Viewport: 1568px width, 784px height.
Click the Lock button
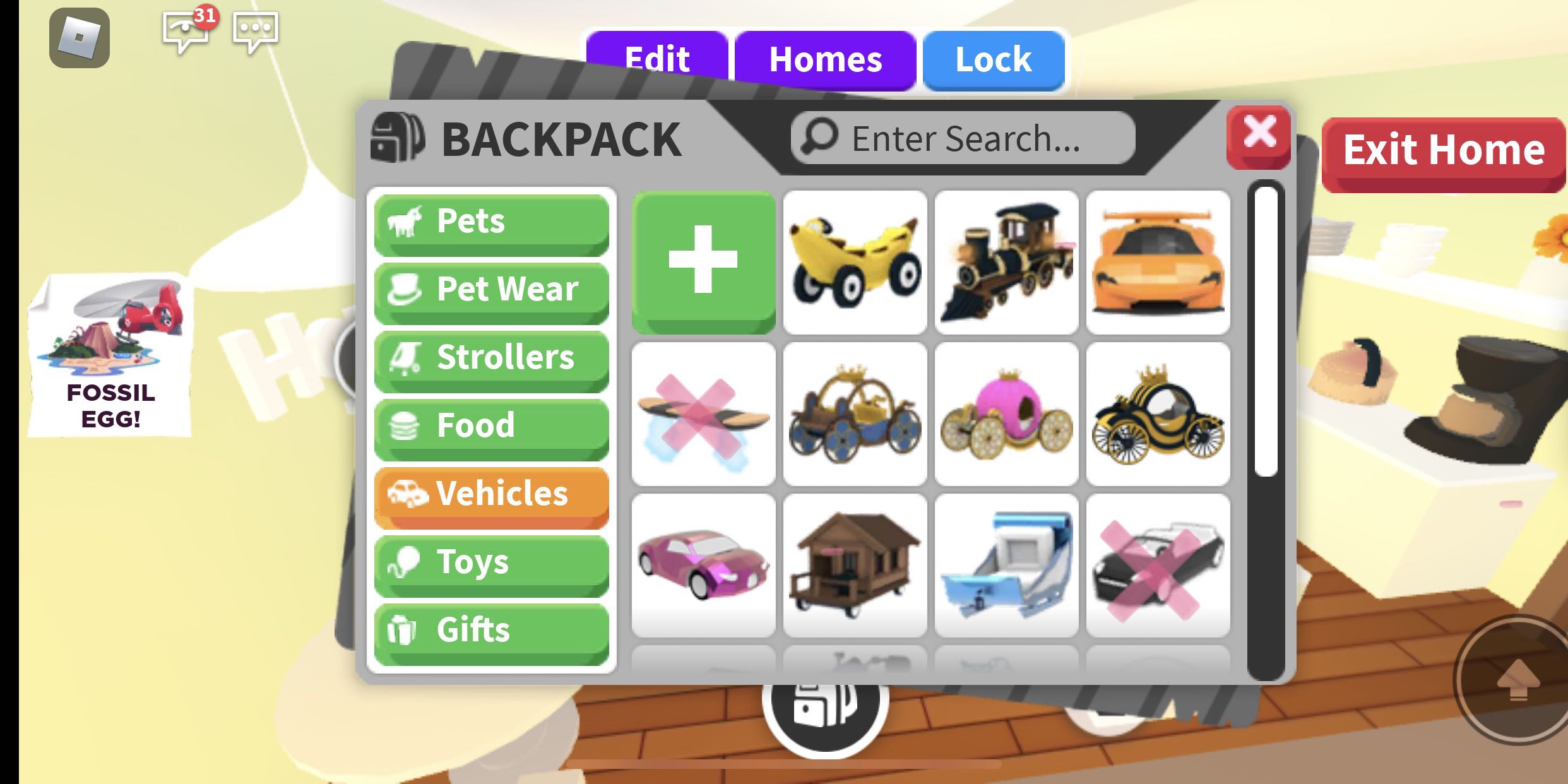[993, 60]
